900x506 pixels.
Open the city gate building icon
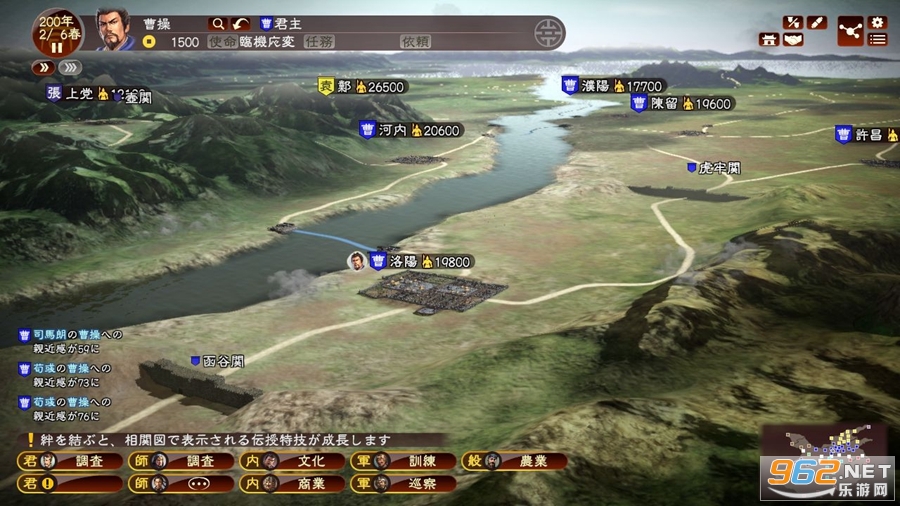(769, 40)
